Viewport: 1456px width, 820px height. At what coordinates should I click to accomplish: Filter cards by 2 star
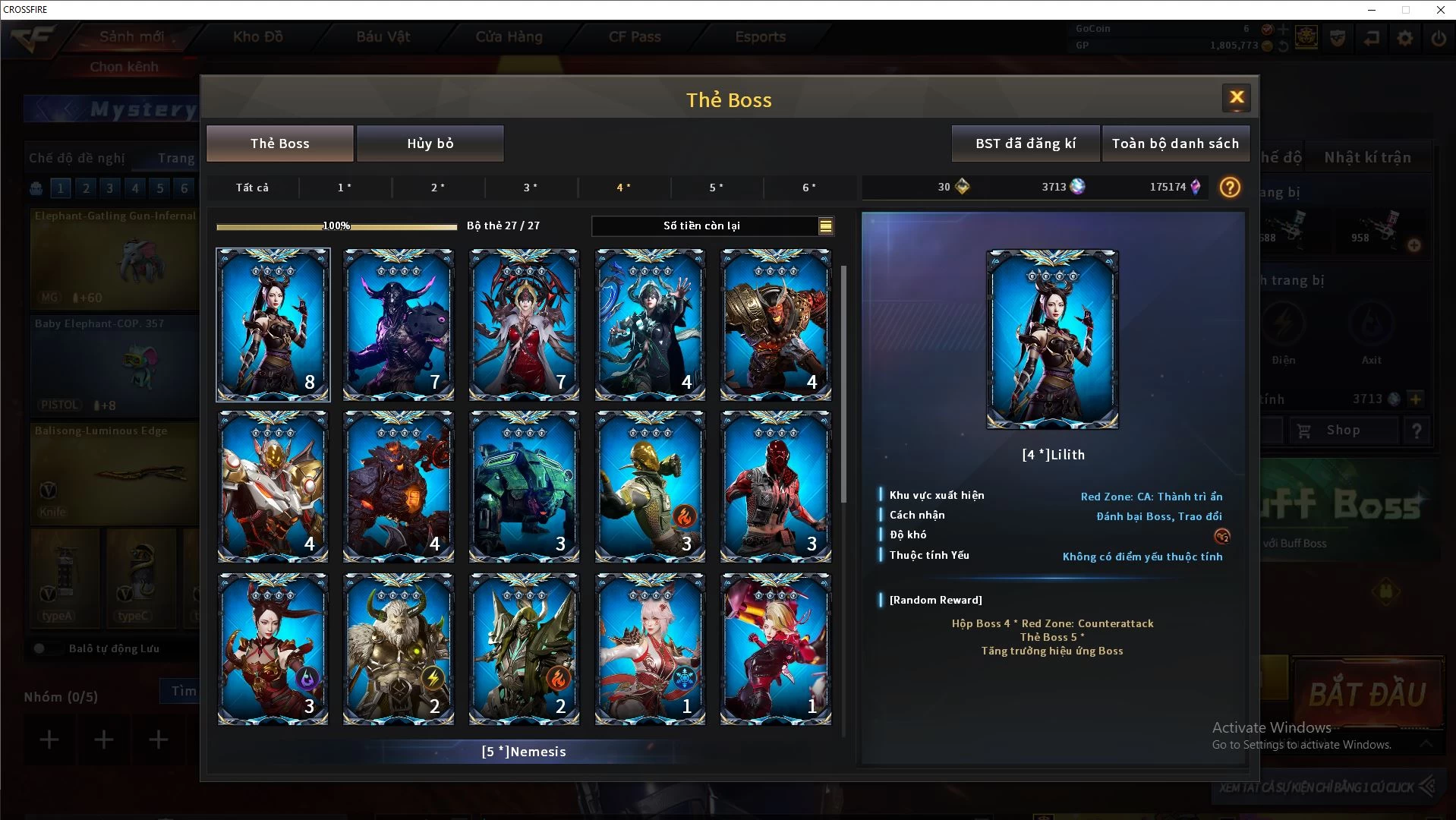[438, 188]
